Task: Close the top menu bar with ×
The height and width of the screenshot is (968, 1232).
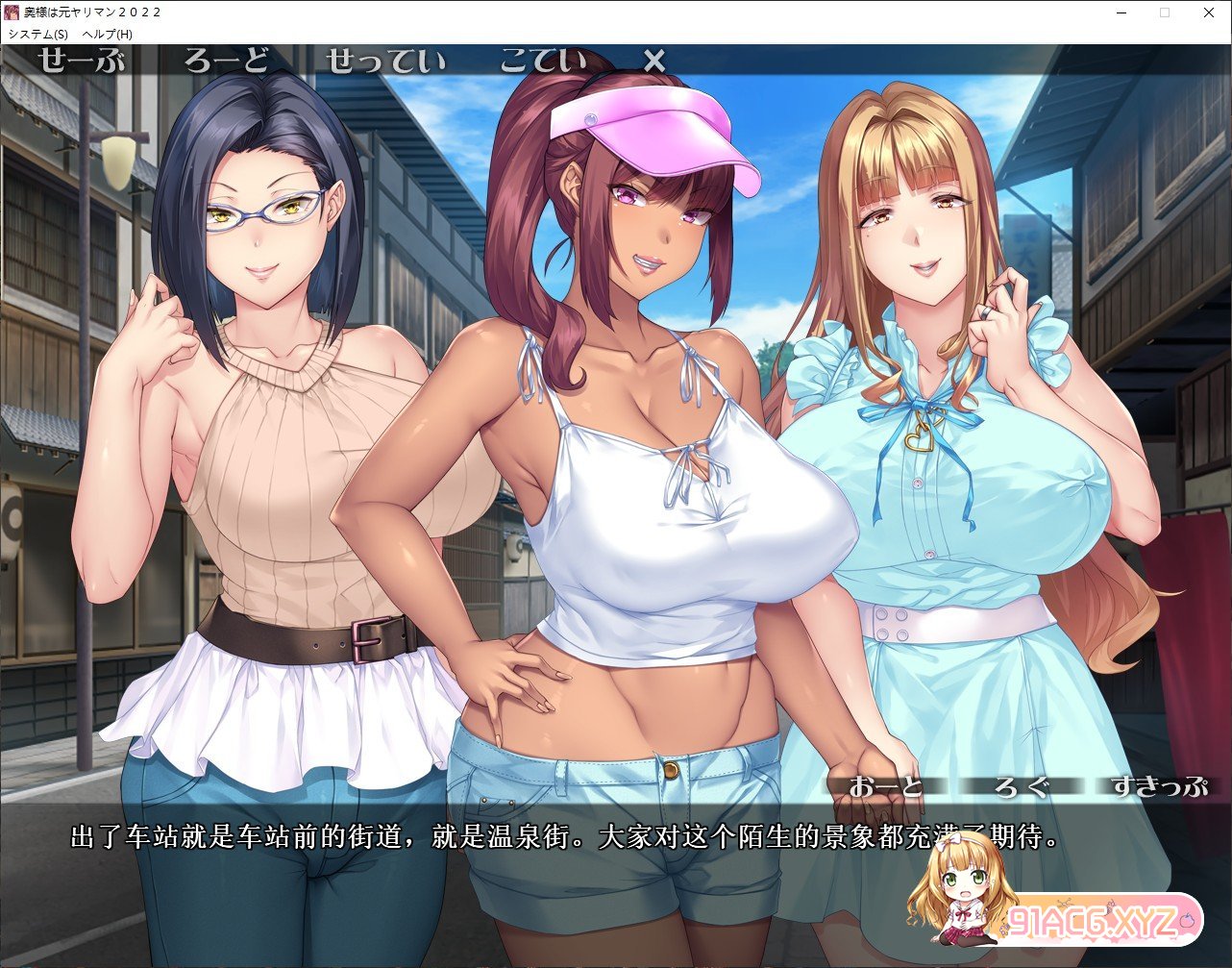Action: point(653,62)
